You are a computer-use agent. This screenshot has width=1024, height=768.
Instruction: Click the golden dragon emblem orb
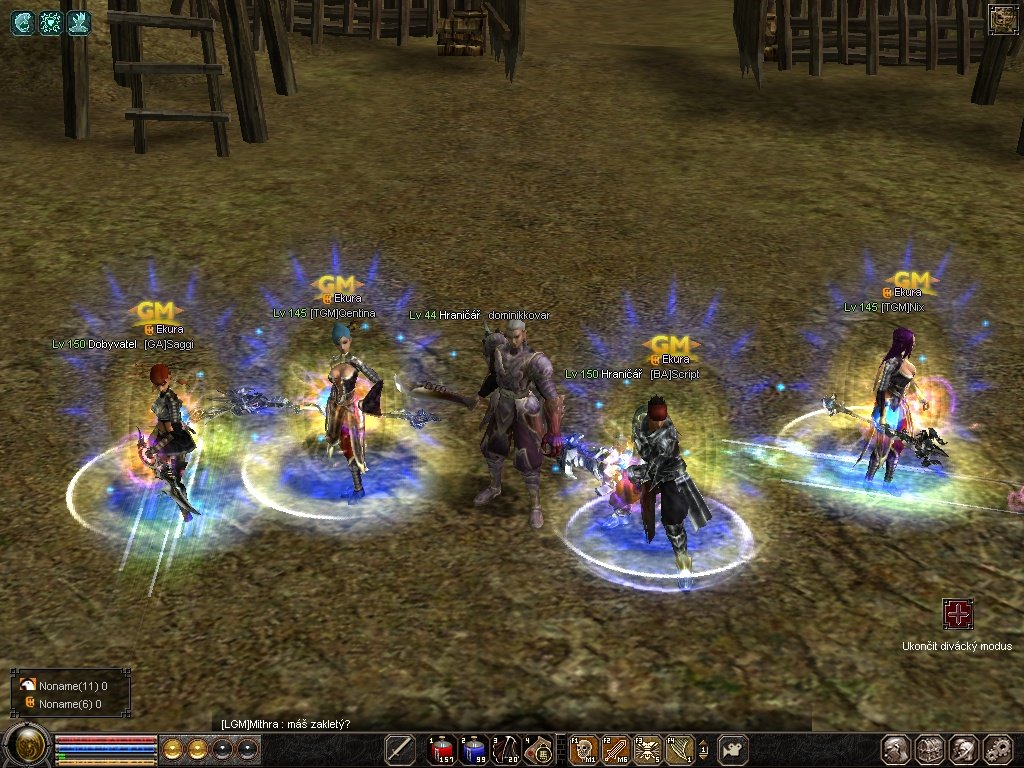pyautogui.click(x=27, y=746)
